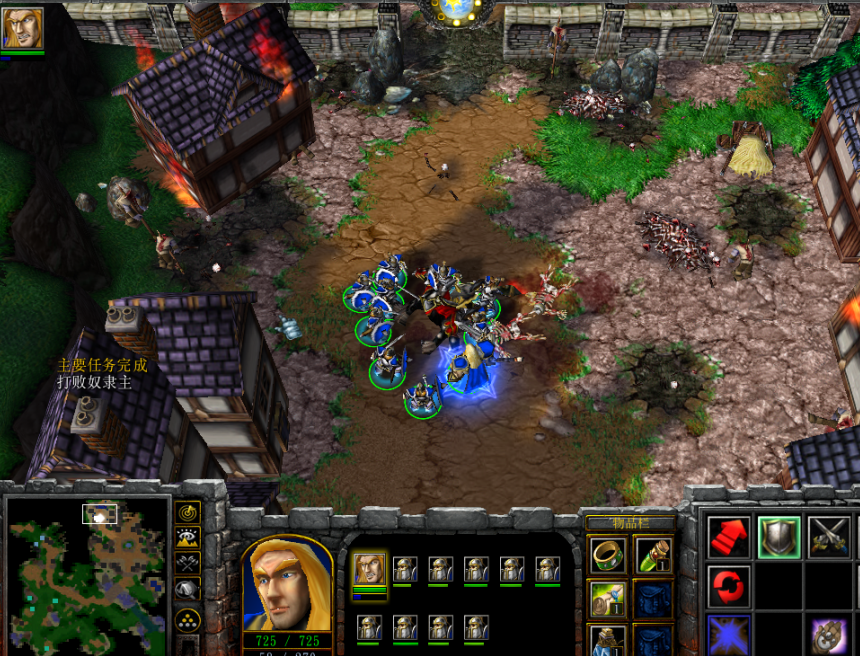Cast the blue starburst Holy Light ability
The width and height of the screenshot is (860, 656).
click(729, 635)
